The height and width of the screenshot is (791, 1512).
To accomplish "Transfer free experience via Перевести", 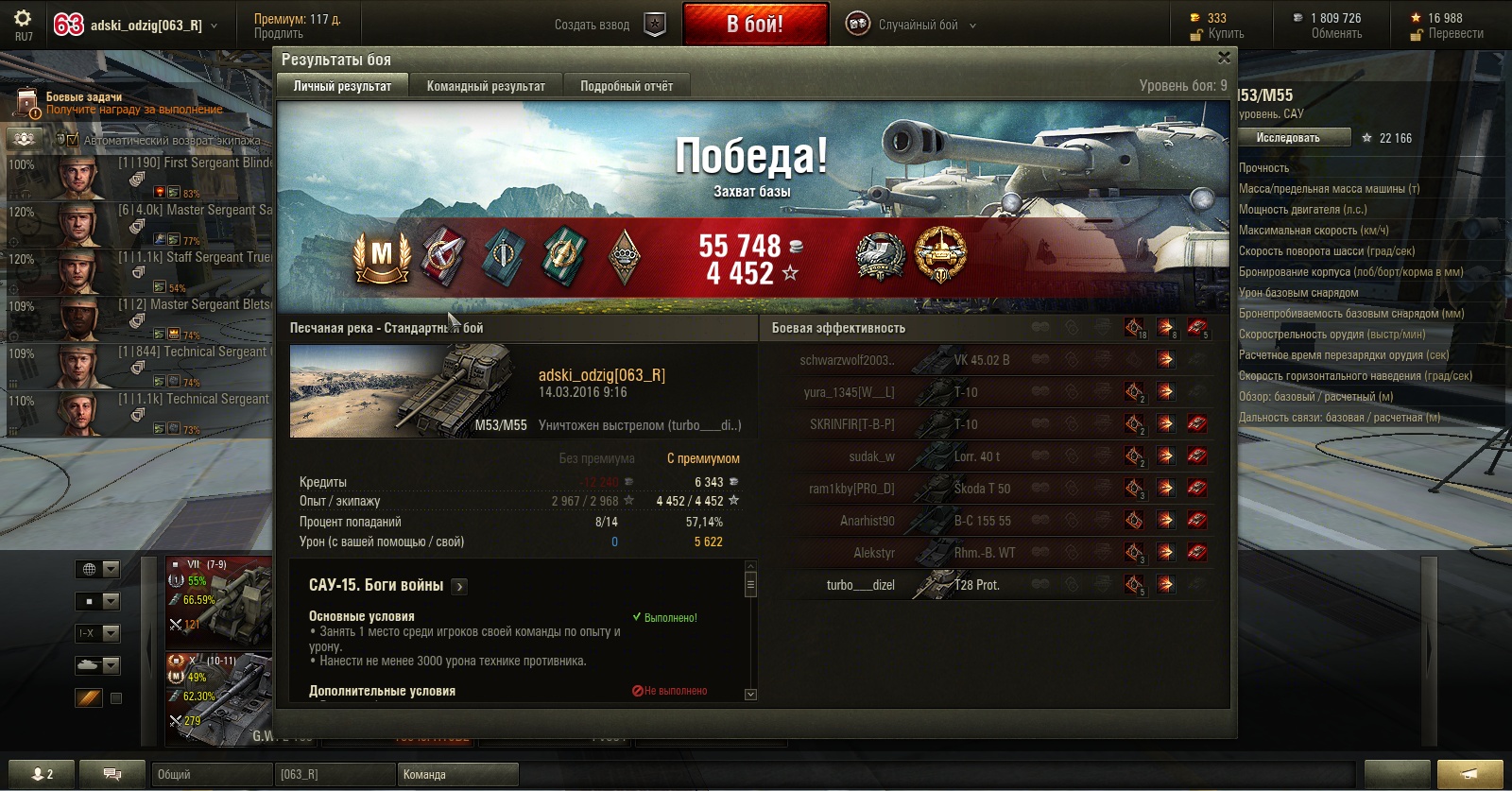I will (x=1455, y=34).
